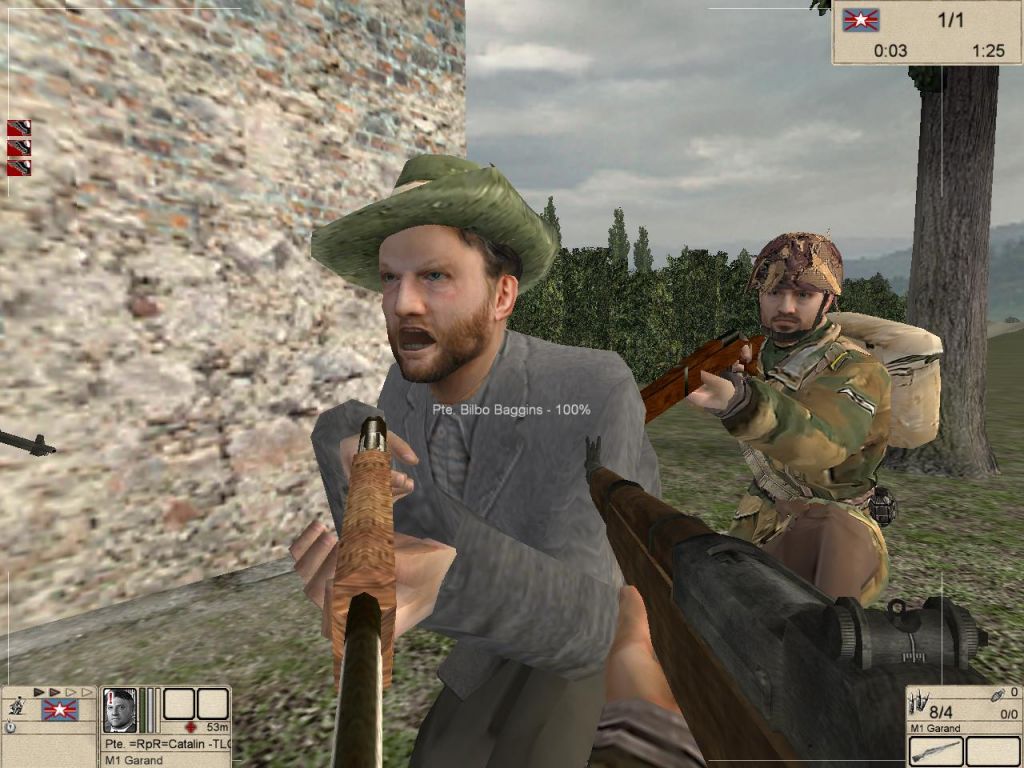The image size is (1024, 768).
Task: Select the M1 Garand rifle weapon slot
Action: pos(936,751)
